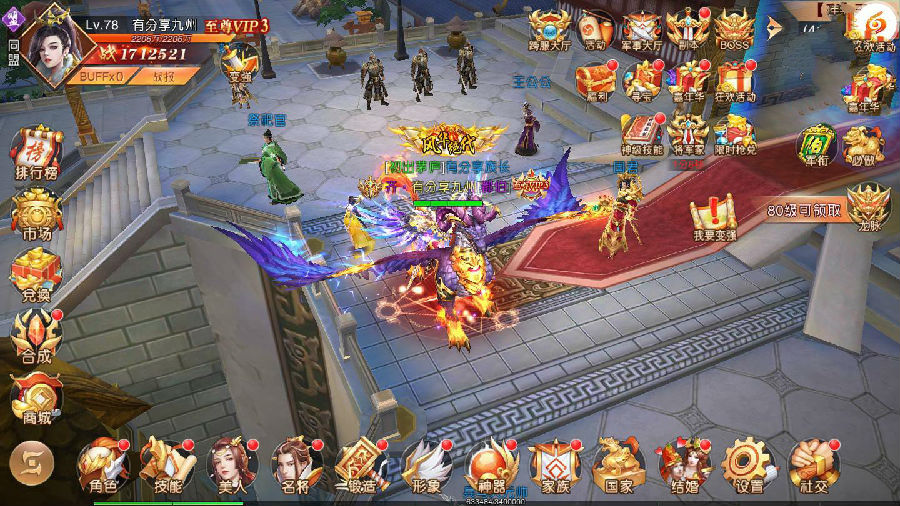Open the 设置 settings gear
This screenshot has width=900, height=506.
tap(746, 464)
